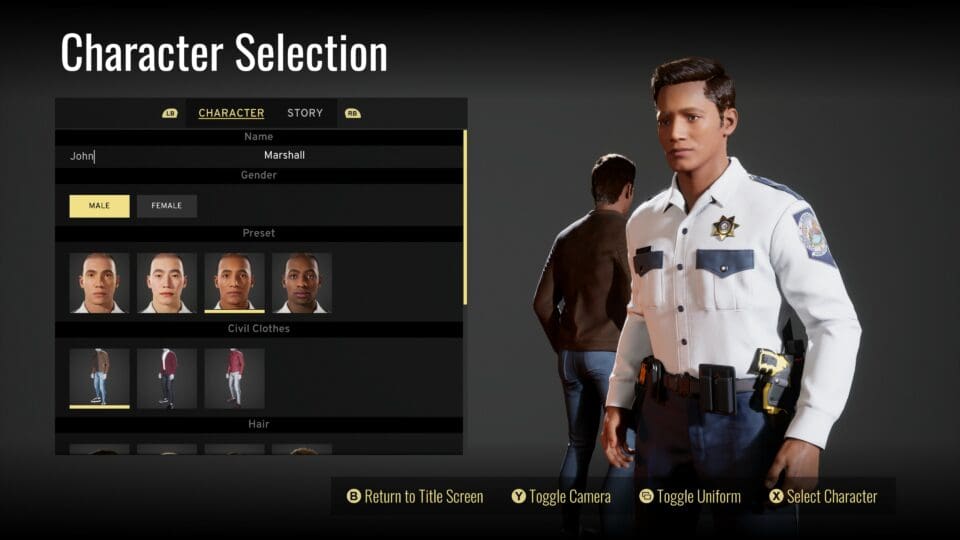Click the yellow scrollbar of the character panel
The image size is (960, 540).
tap(465, 216)
